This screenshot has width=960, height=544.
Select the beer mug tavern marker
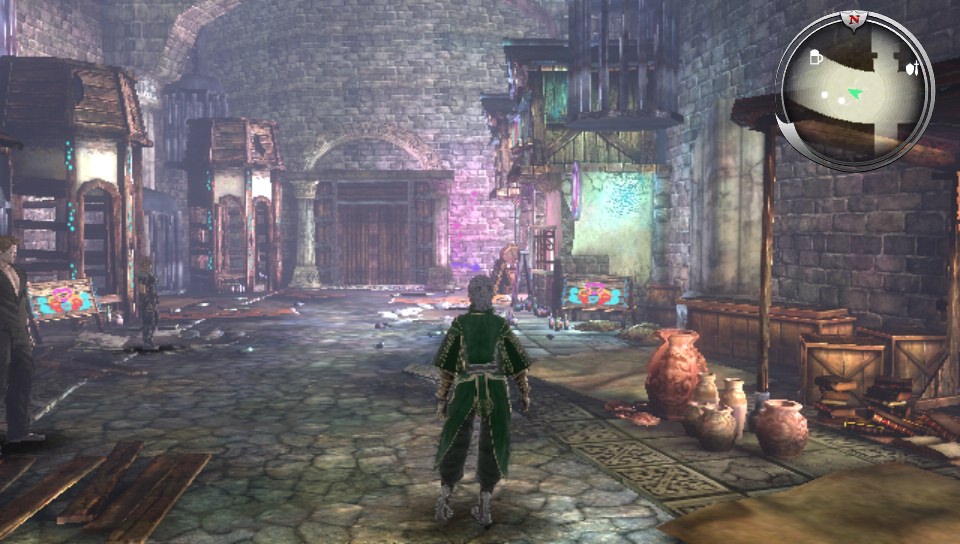pos(817,59)
